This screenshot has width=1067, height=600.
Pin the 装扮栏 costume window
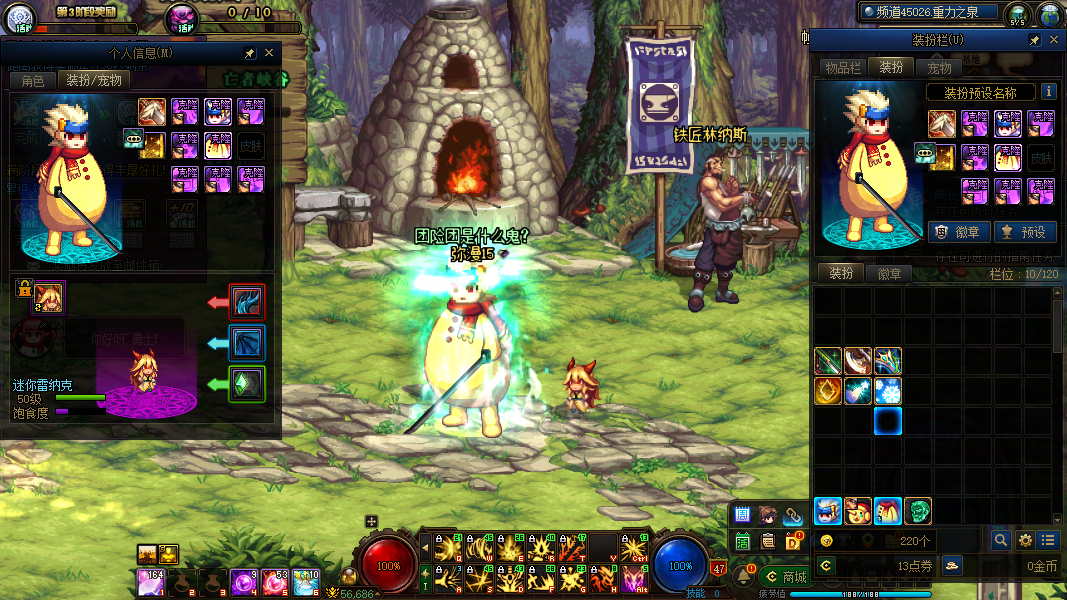(1035, 40)
